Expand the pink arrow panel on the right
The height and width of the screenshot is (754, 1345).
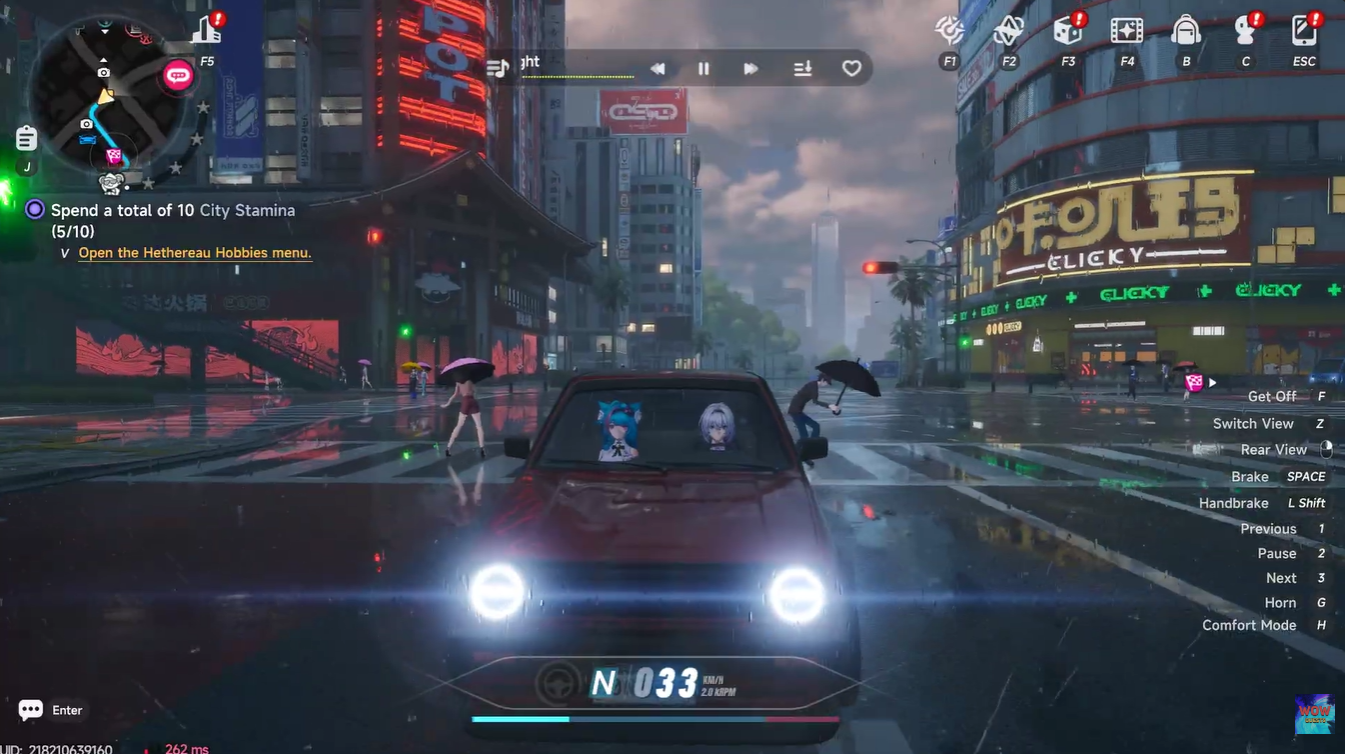click(1212, 382)
